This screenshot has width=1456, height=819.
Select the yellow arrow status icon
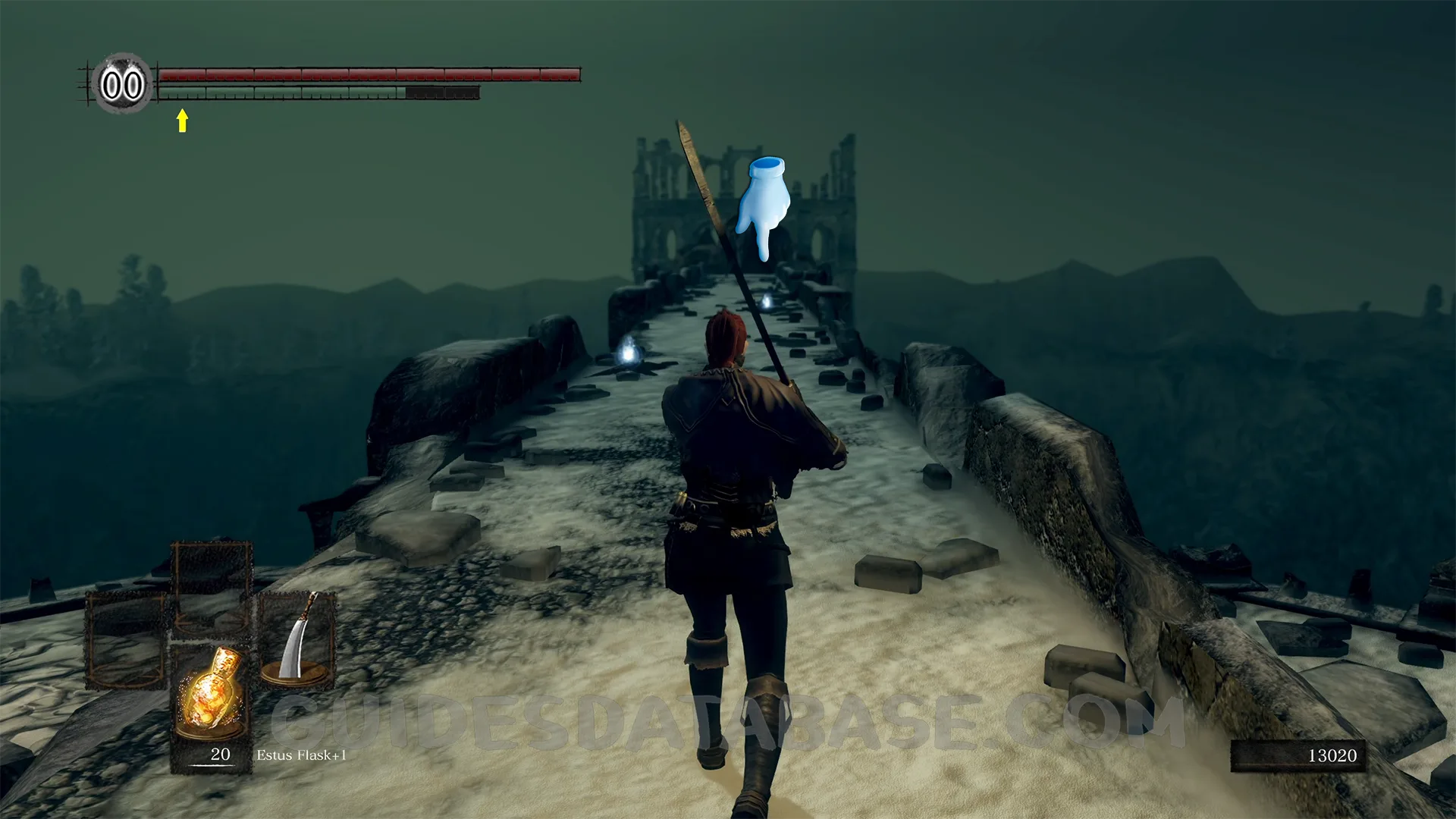tap(182, 120)
